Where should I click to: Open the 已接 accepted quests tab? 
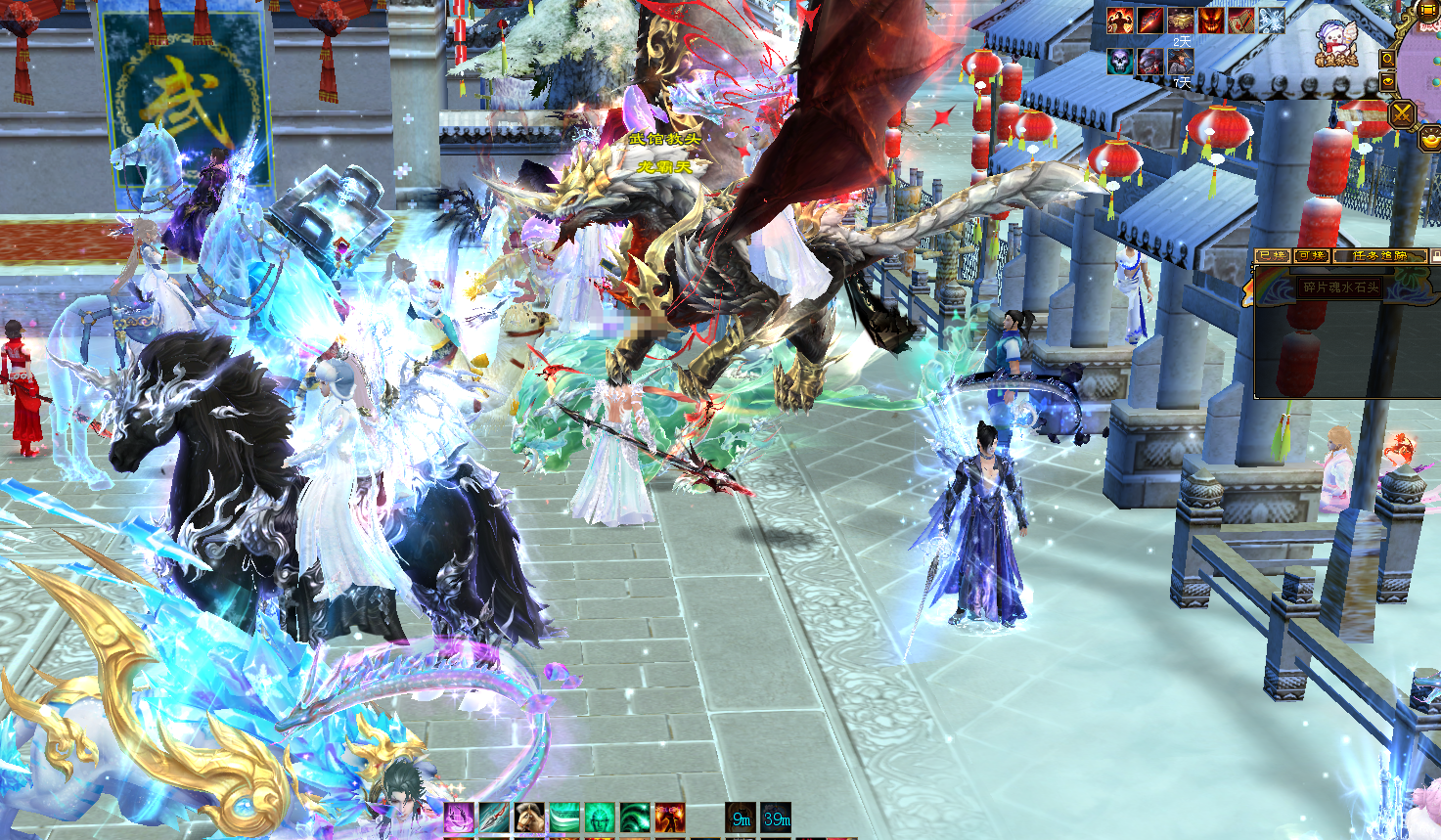[1272, 256]
